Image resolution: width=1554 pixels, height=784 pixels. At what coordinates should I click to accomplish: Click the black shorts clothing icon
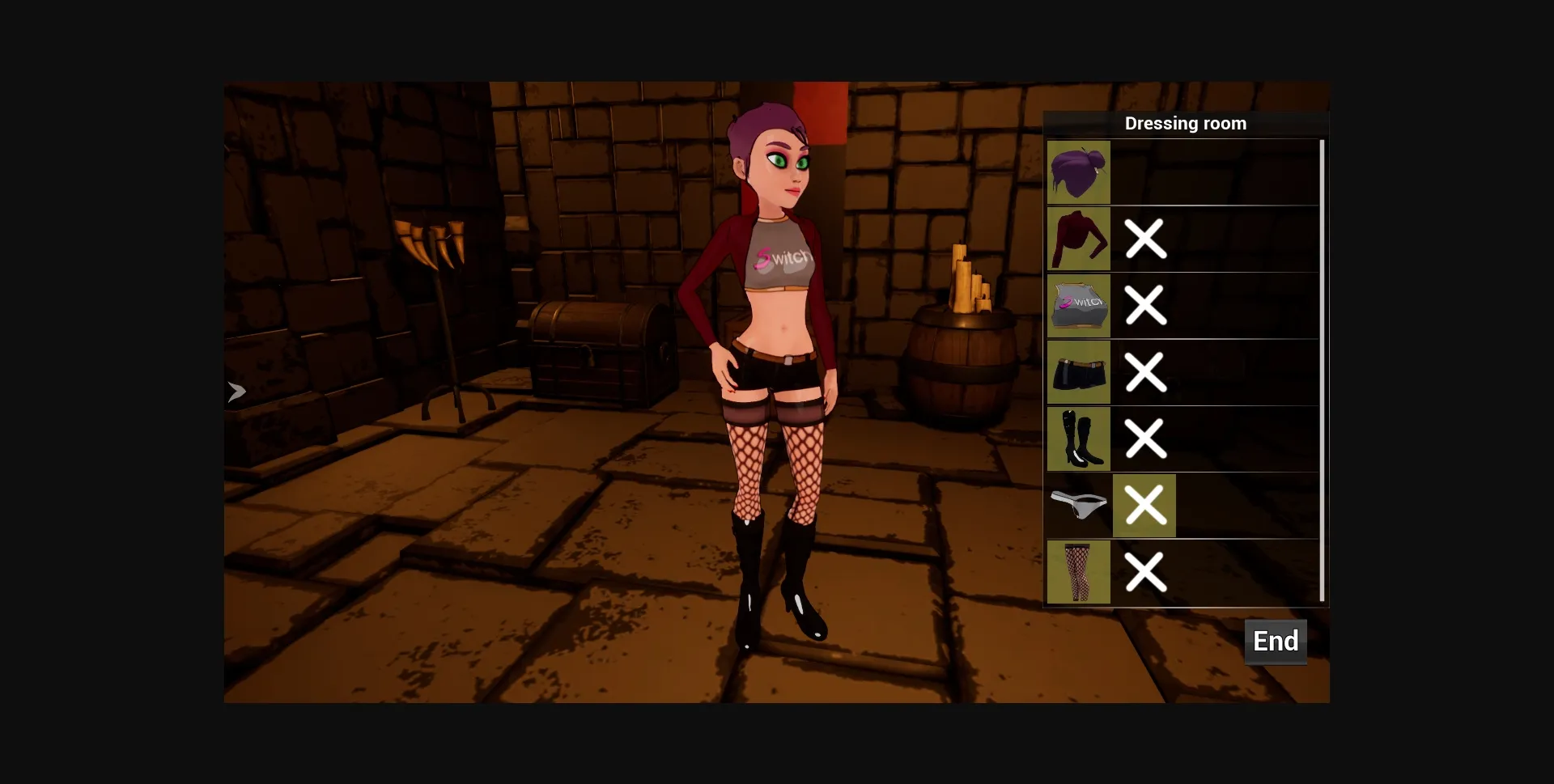coord(1078,372)
